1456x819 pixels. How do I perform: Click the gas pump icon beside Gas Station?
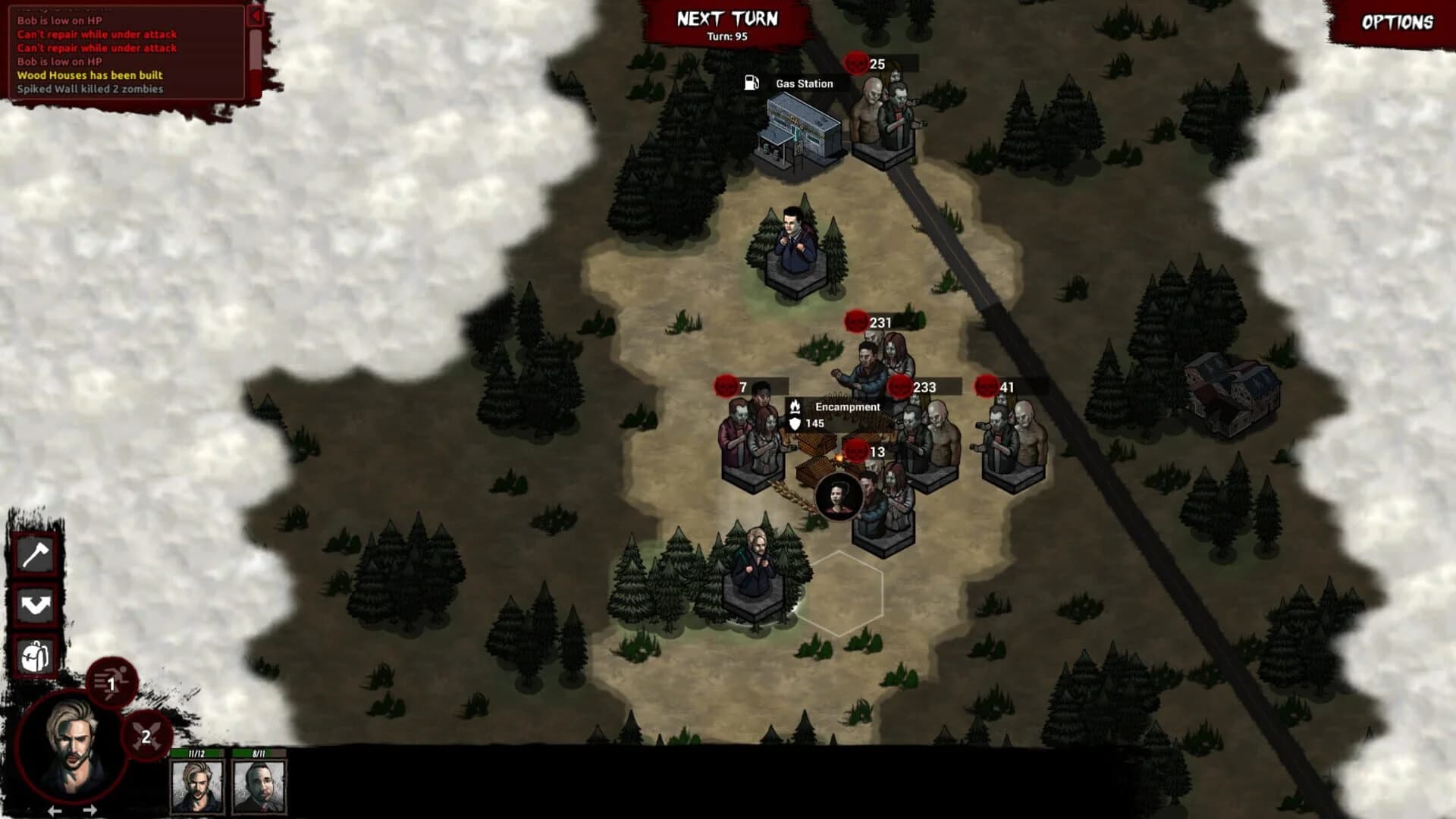(751, 83)
